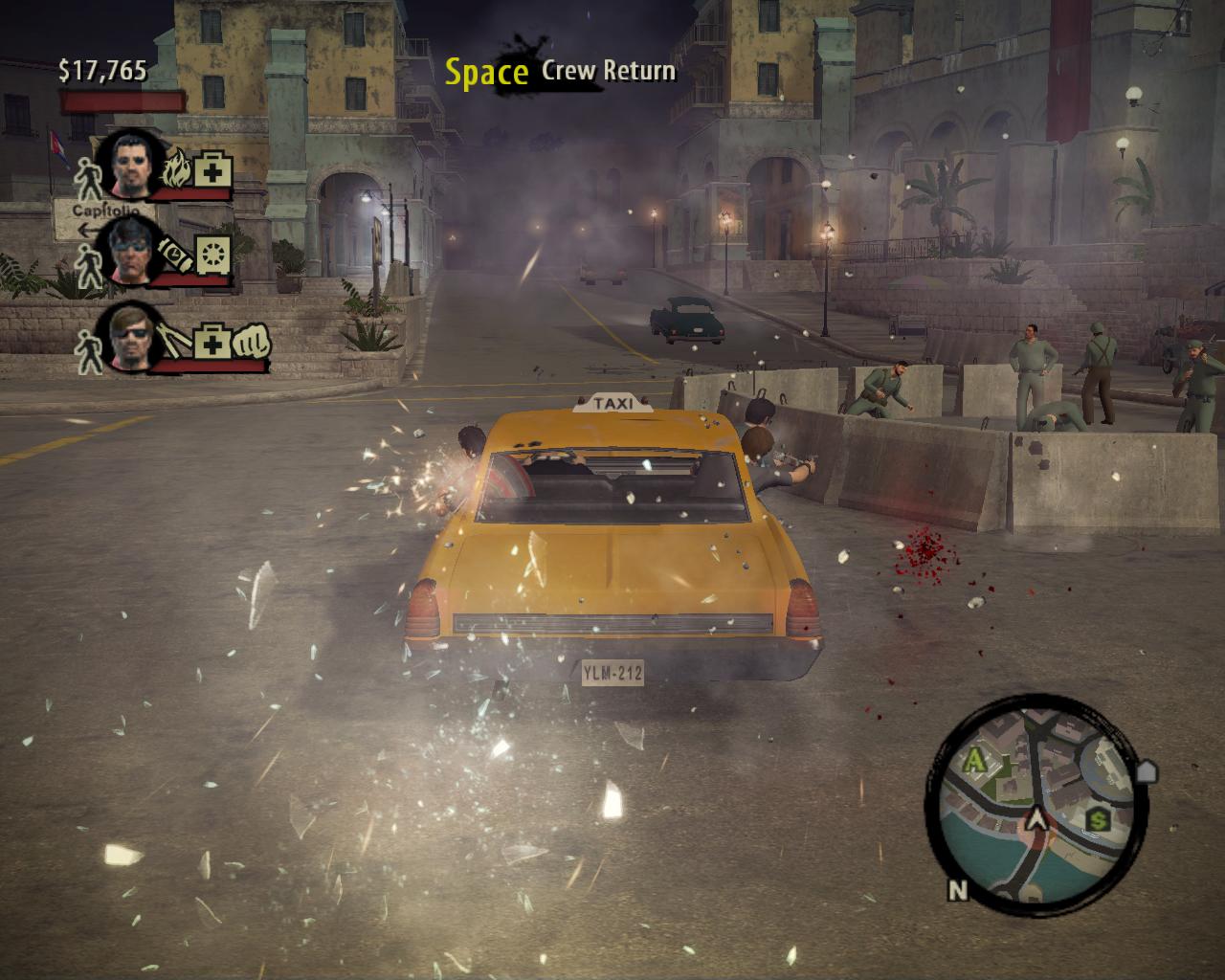Click the arsonist flame specialty icon
This screenshot has height=980, width=1225.
coord(178,170)
